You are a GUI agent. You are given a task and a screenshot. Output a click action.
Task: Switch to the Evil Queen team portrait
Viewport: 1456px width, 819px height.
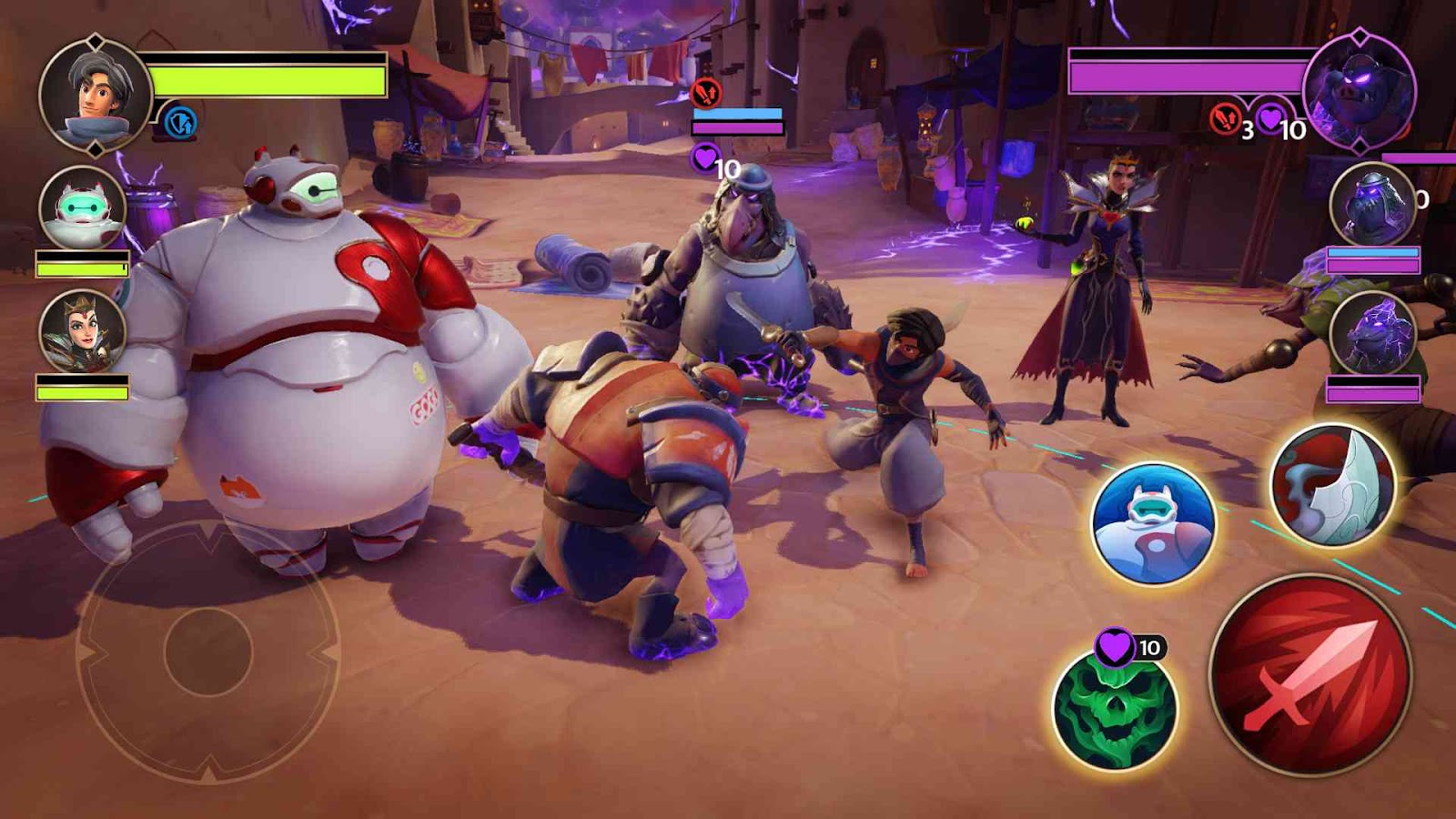point(83,332)
